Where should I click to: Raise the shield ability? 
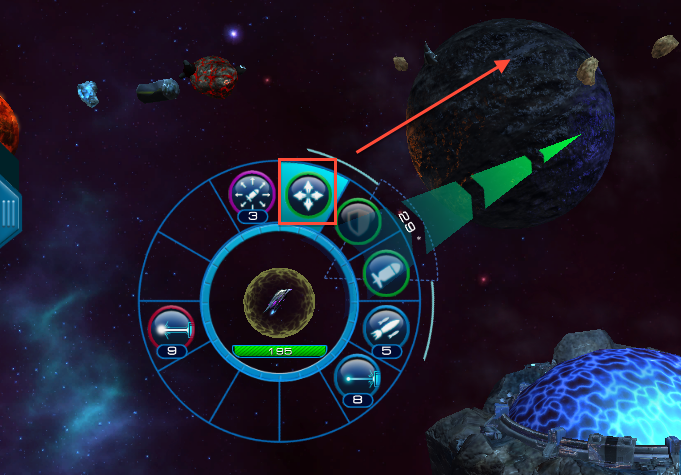click(x=355, y=222)
